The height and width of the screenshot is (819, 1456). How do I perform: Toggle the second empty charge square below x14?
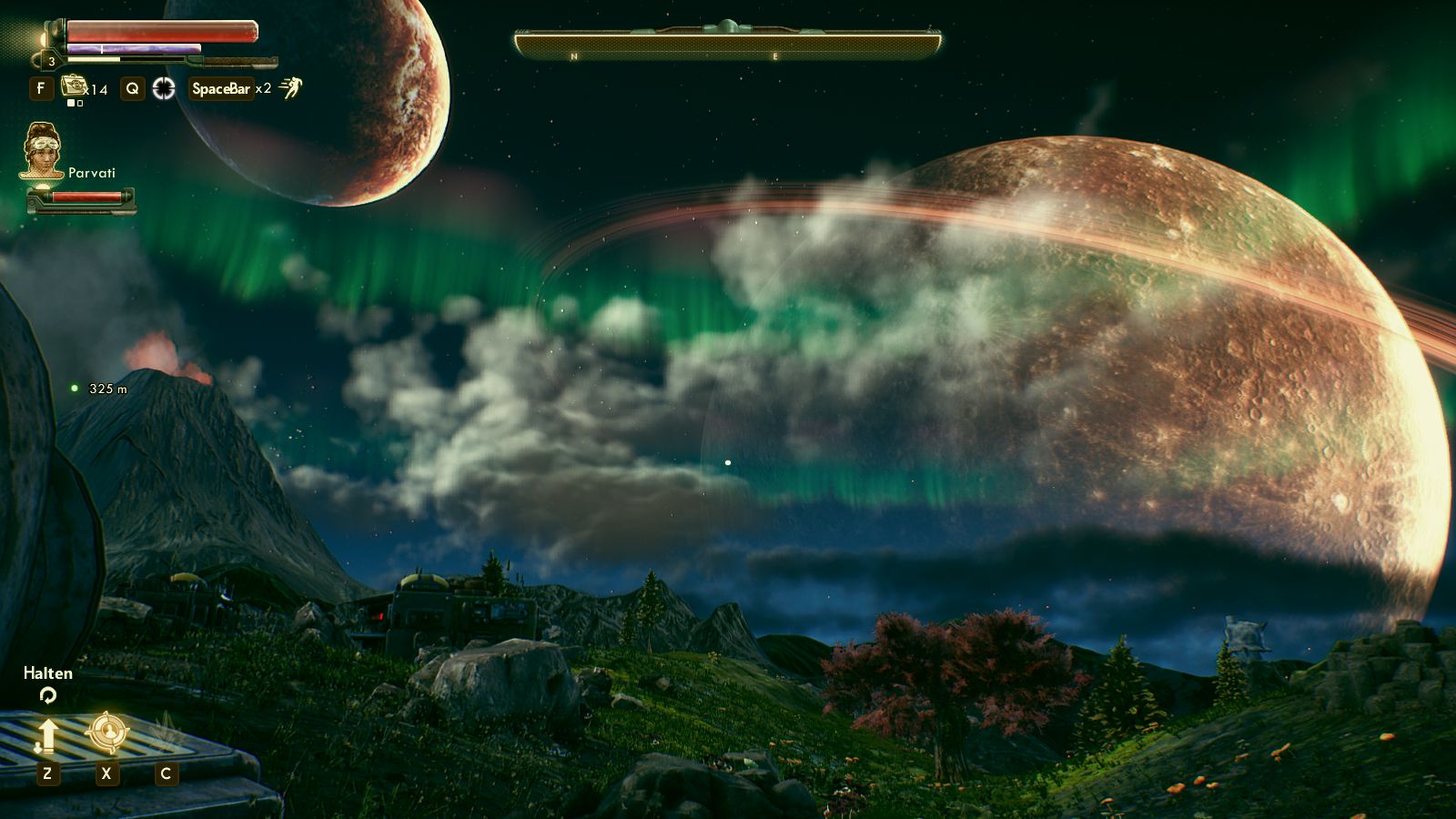point(78,104)
